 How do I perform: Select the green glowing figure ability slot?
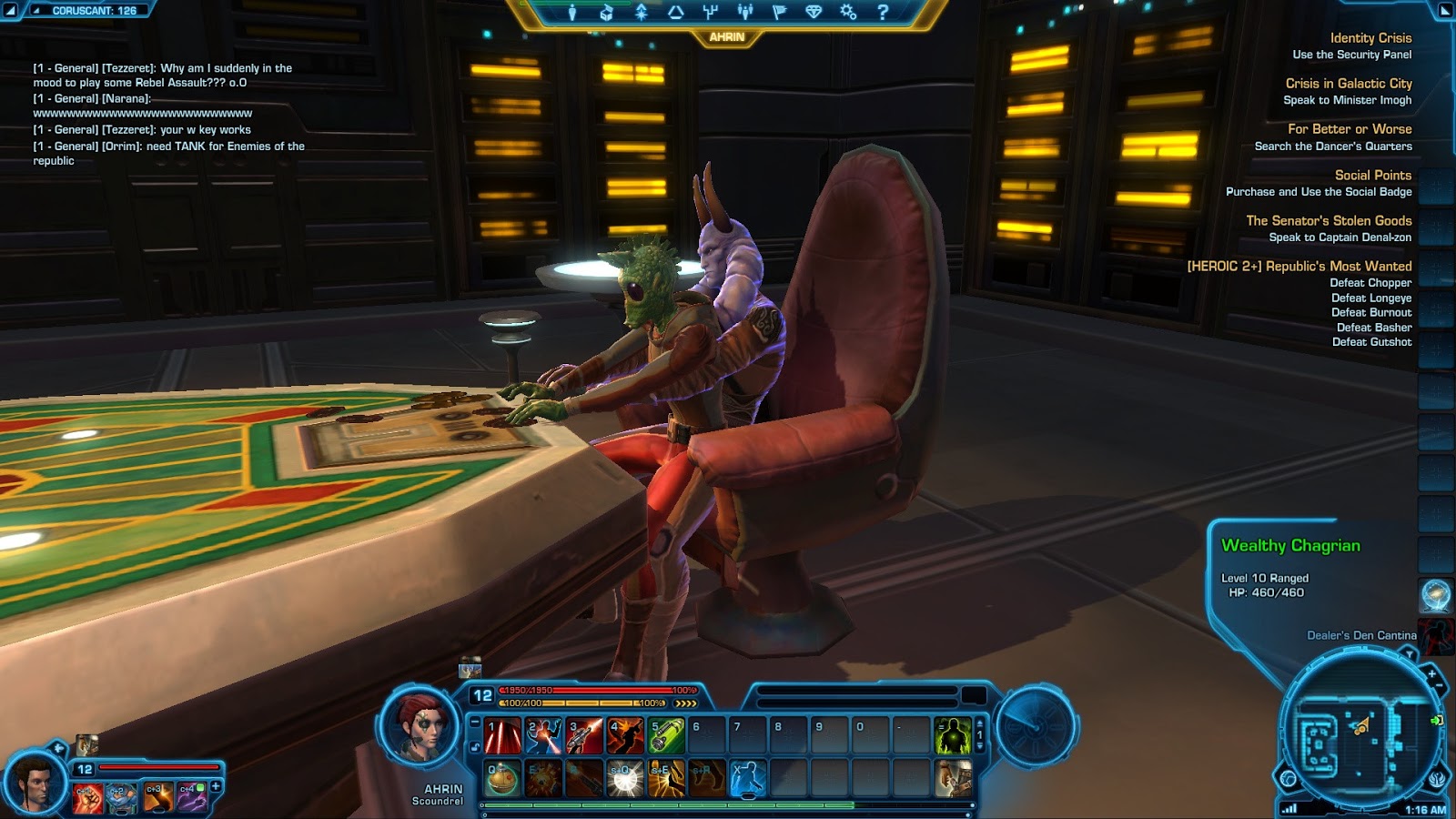tap(952, 736)
